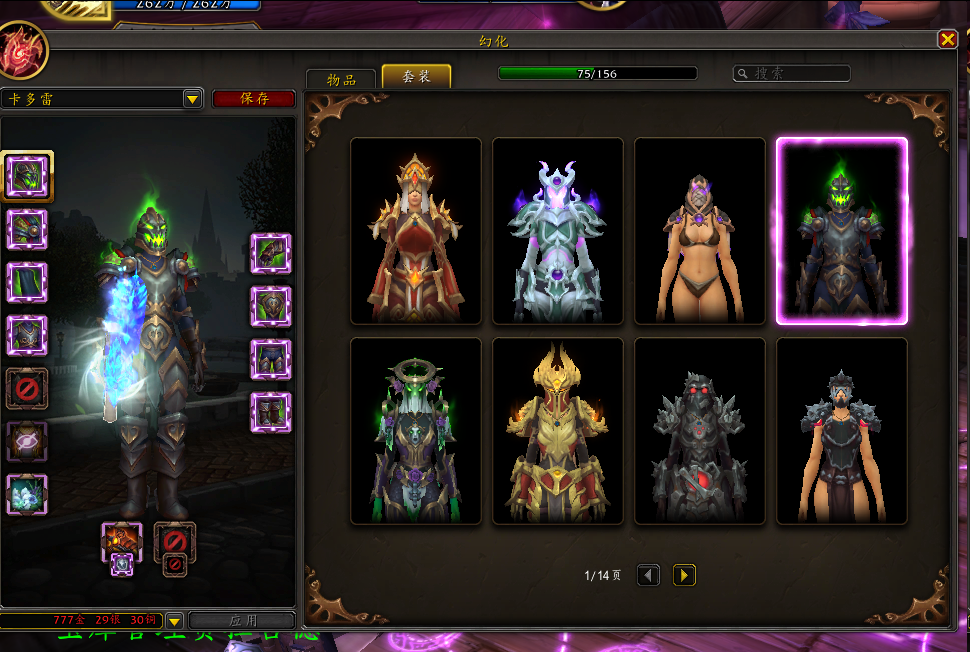Click the 应用 apply button
This screenshot has height=652, width=970.
pos(243,621)
